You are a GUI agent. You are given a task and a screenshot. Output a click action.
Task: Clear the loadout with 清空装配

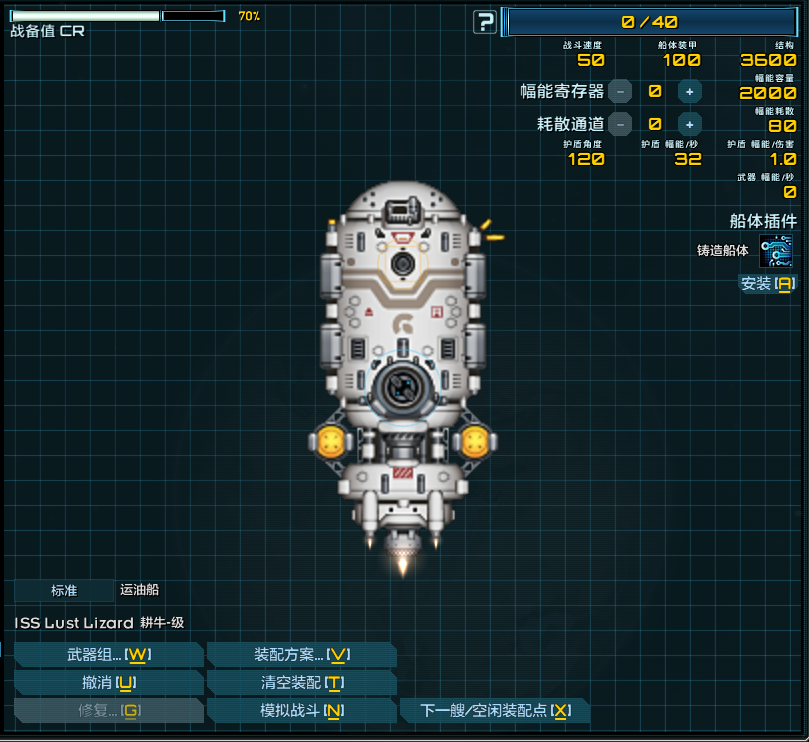point(301,683)
